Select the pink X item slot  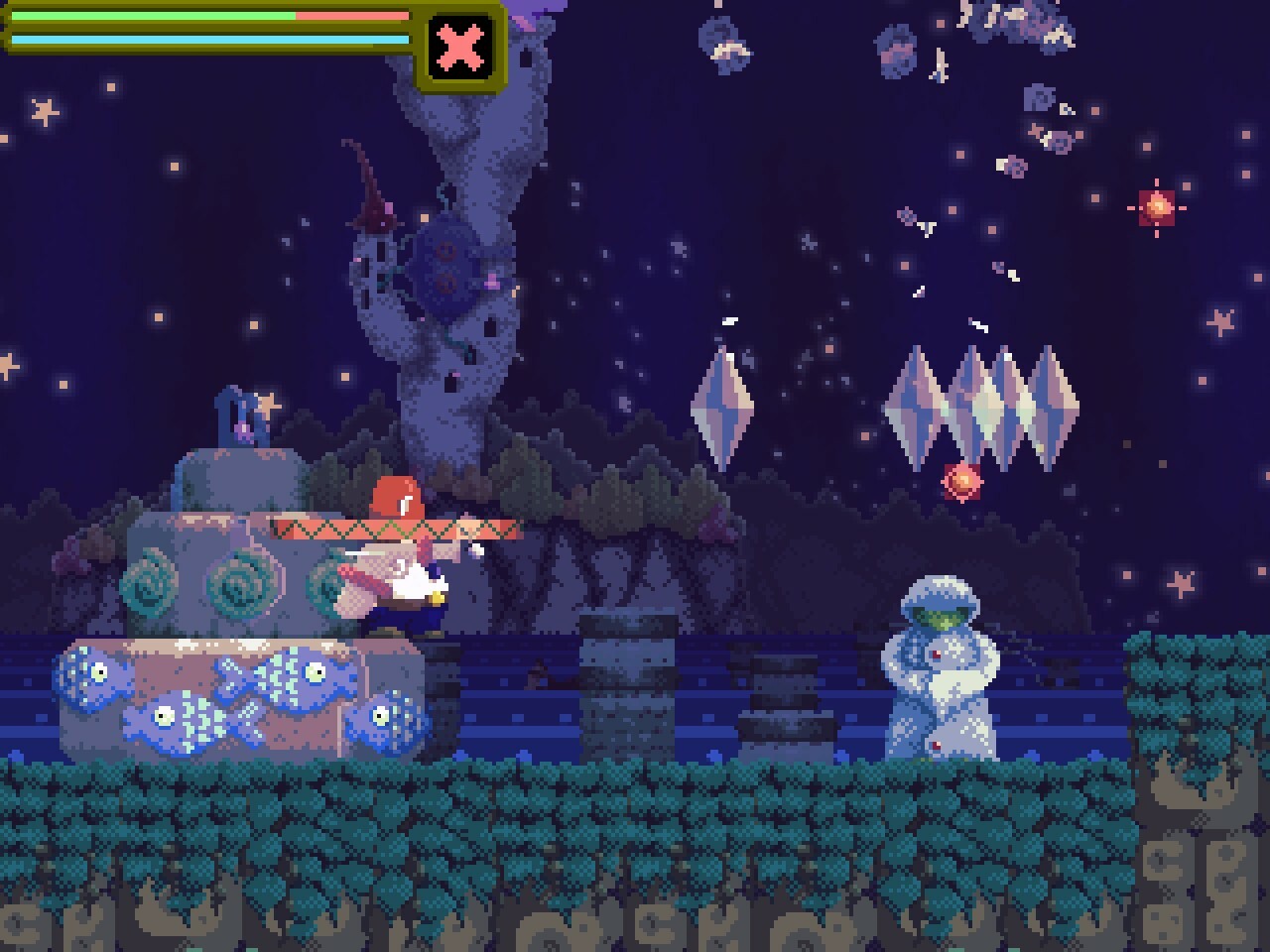pos(461,47)
